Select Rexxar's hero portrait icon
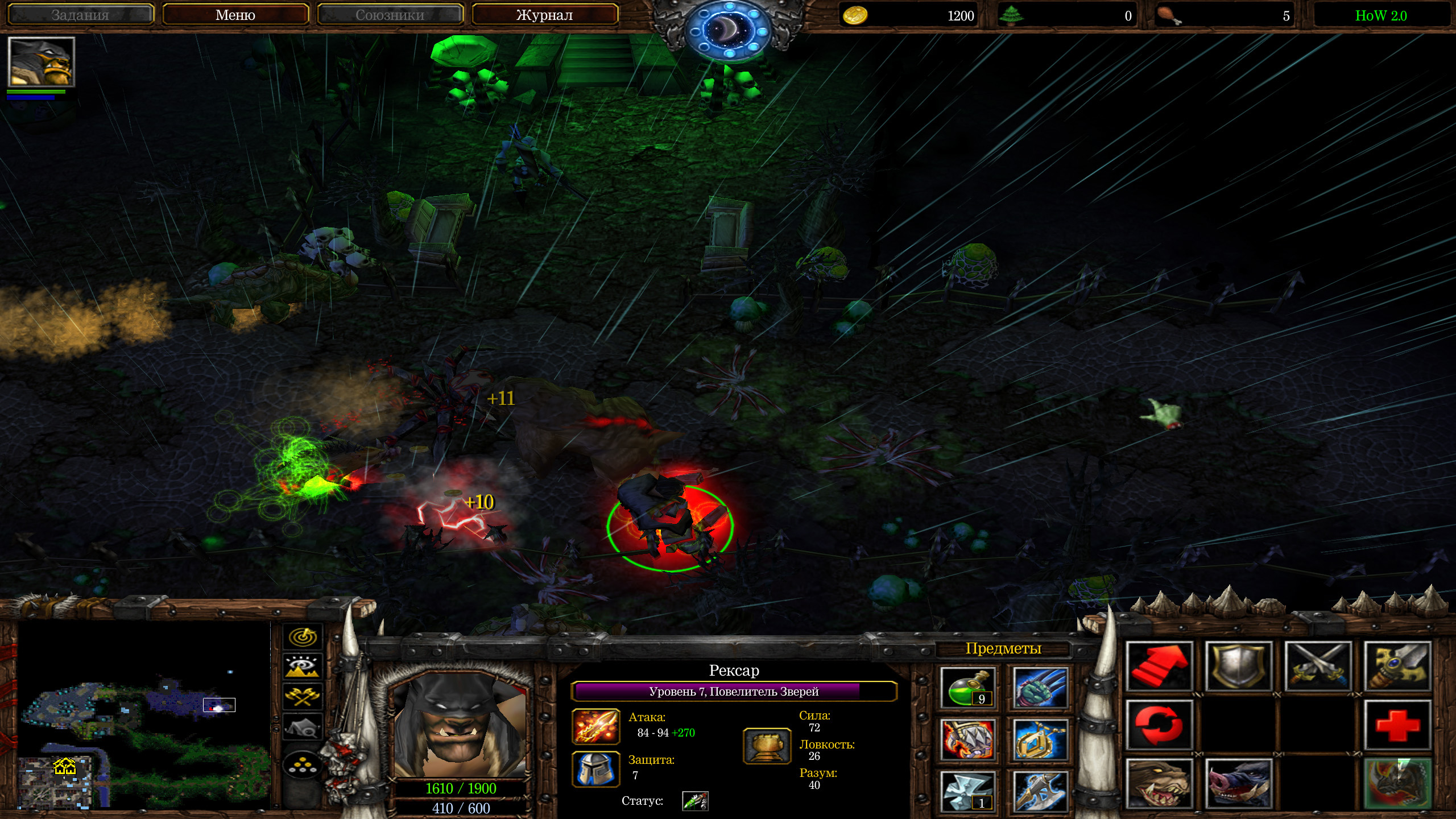 click(x=41, y=61)
